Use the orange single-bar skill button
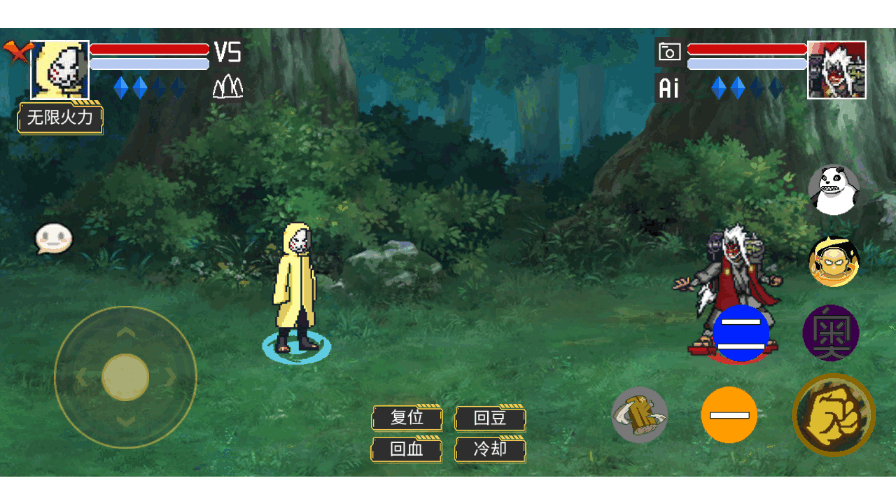This screenshot has height=504, width=896. tap(729, 414)
